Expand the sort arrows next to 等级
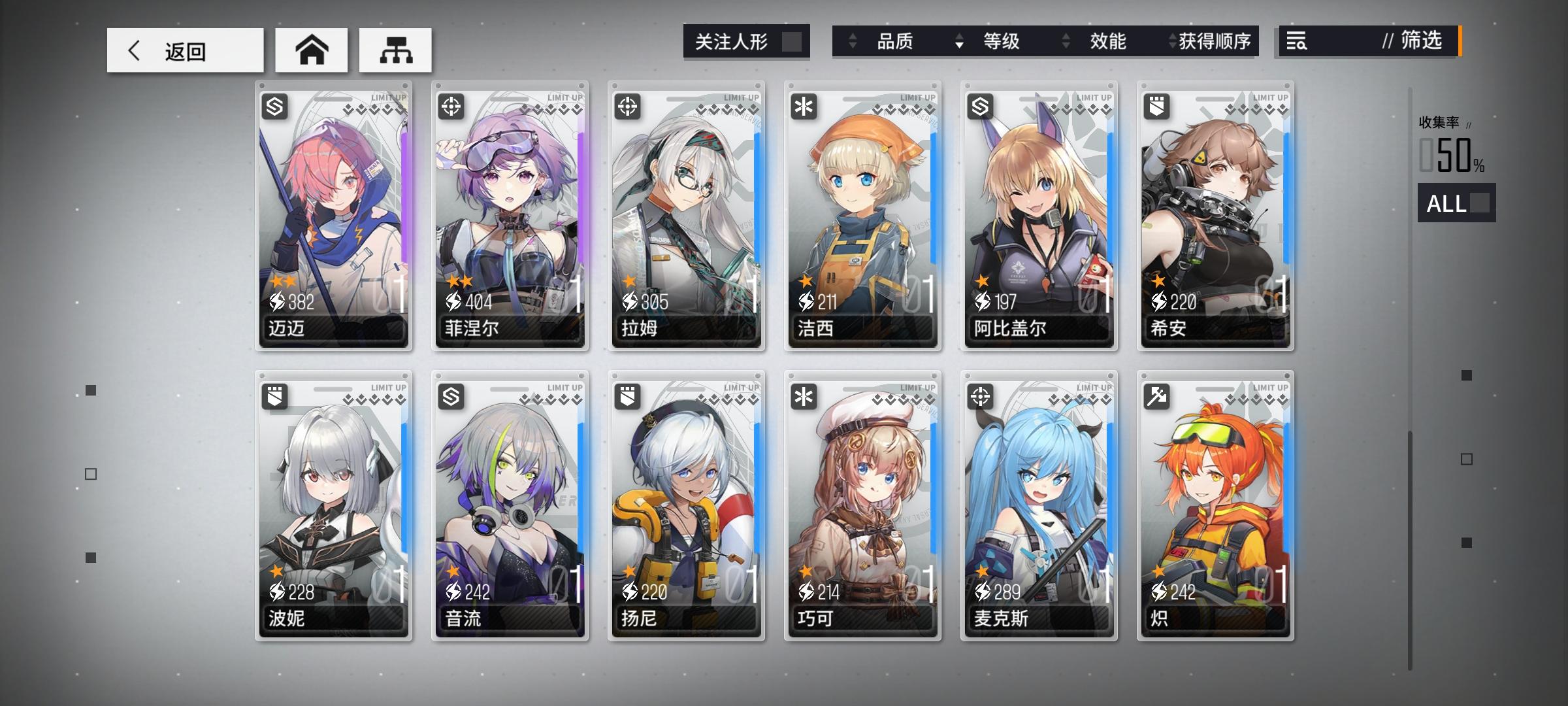The image size is (1568, 706). pyautogui.click(x=958, y=42)
